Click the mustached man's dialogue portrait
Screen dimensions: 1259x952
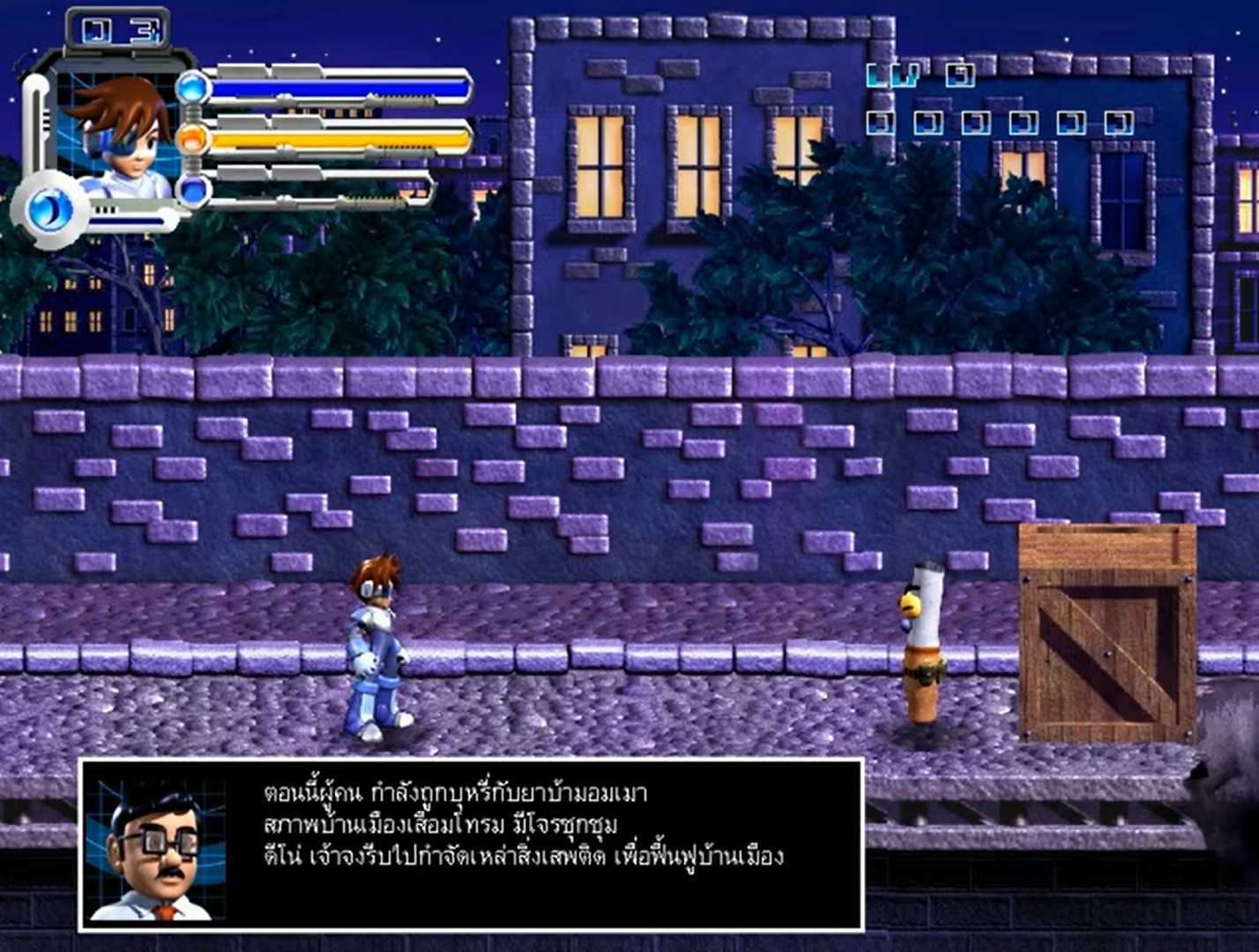157,847
